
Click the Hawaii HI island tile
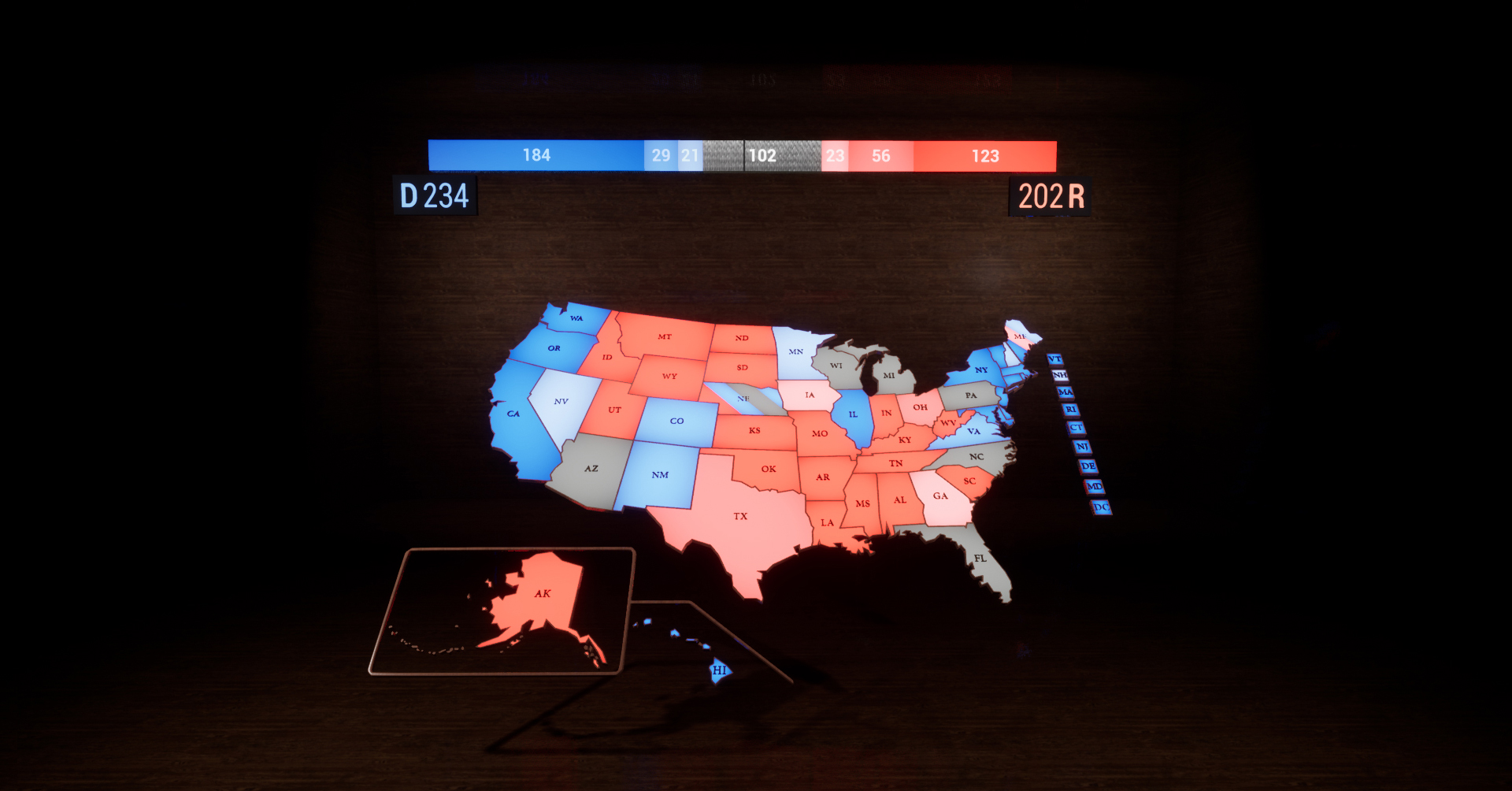(x=720, y=670)
